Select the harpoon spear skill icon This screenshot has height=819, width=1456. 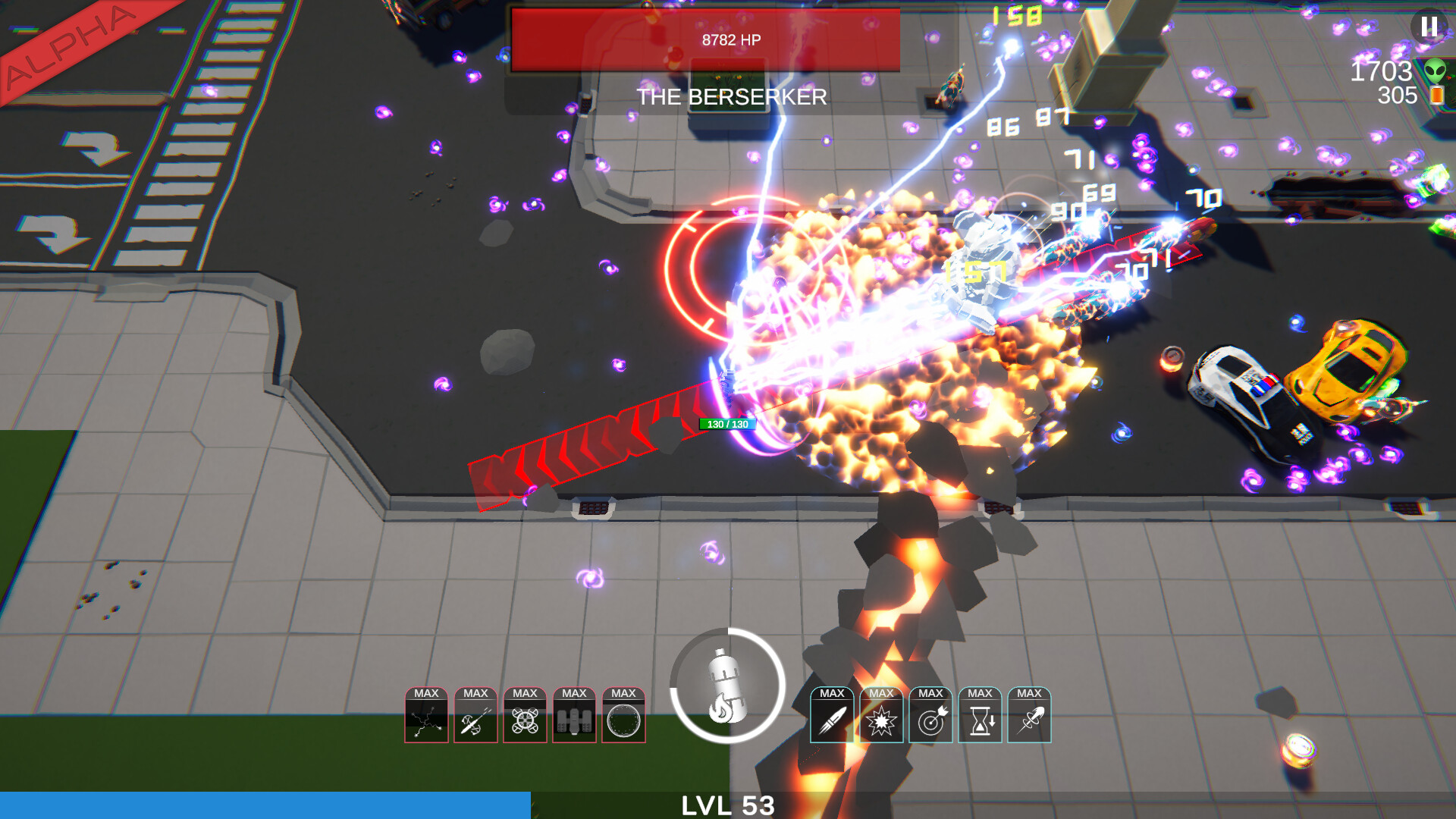click(x=478, y=717)
